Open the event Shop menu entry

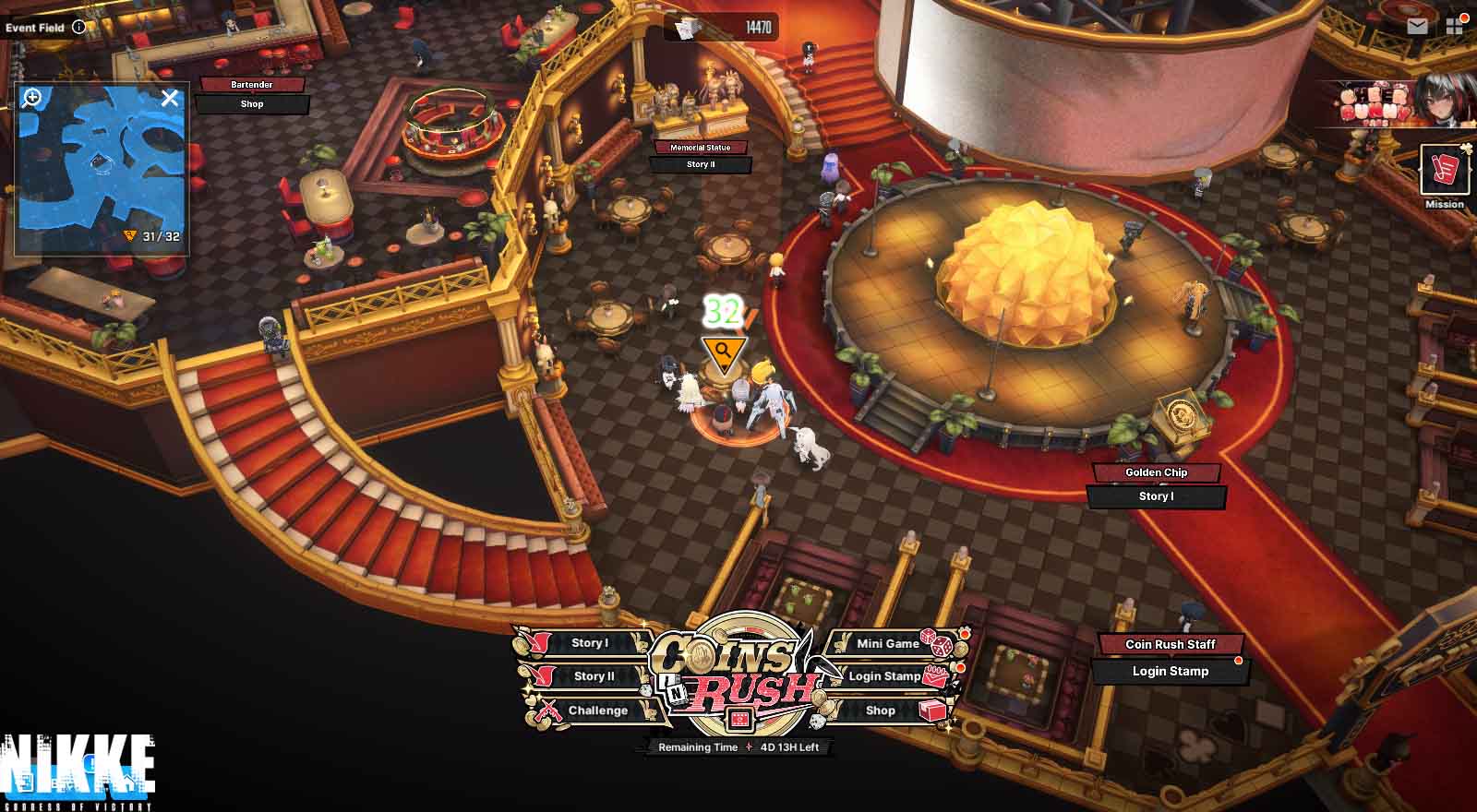pyautogui.click(x=881, y=710)
